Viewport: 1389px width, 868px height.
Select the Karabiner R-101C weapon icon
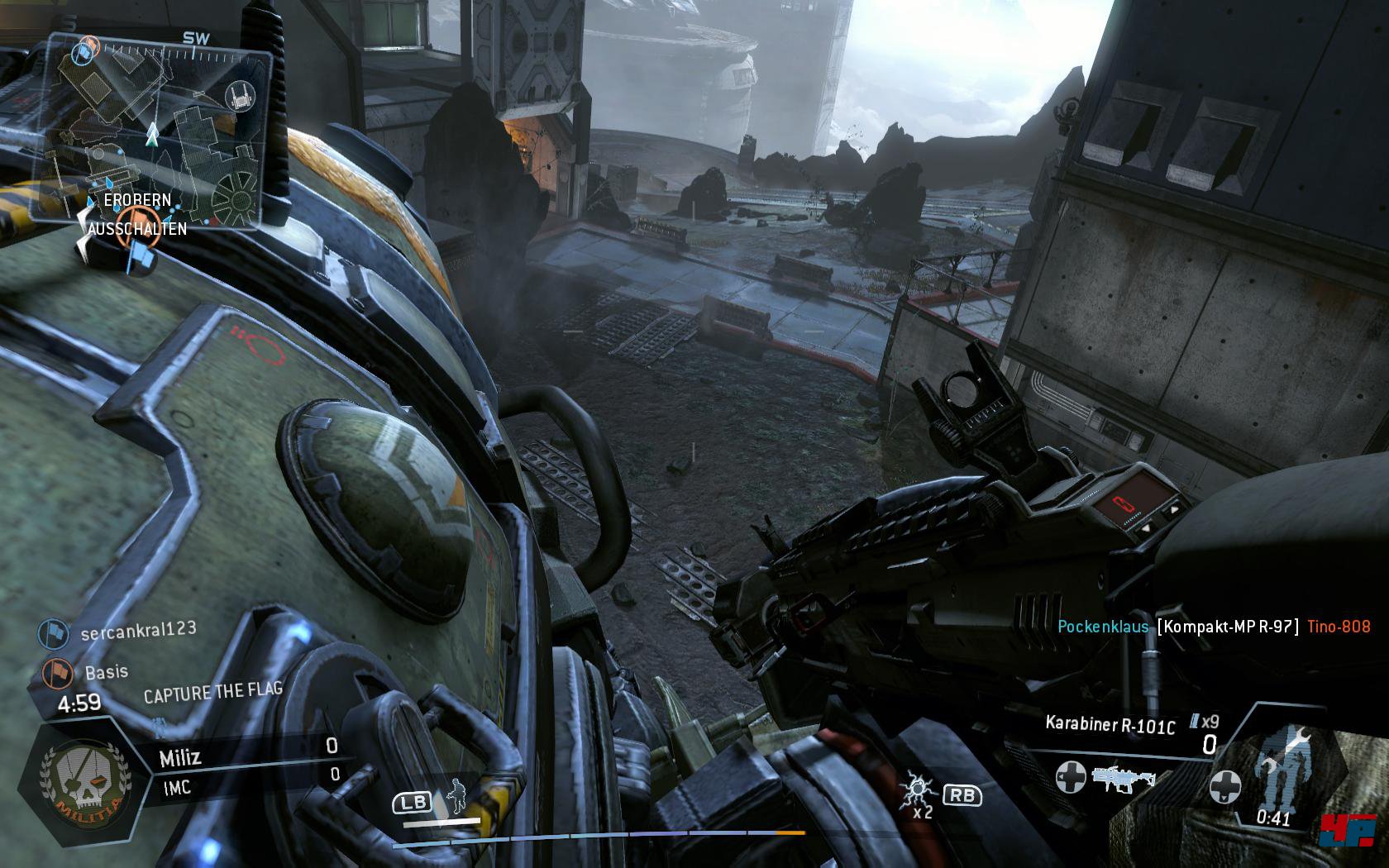1123,779
